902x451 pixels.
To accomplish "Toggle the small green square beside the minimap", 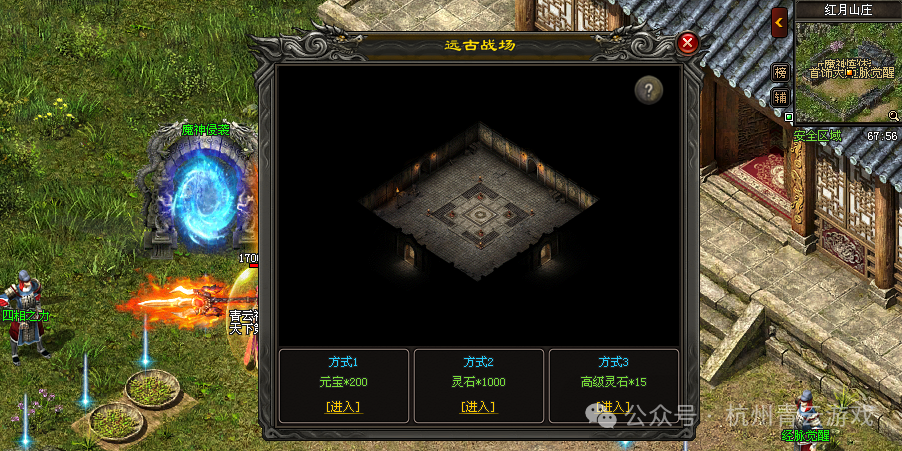I will [x=789, y=116].
